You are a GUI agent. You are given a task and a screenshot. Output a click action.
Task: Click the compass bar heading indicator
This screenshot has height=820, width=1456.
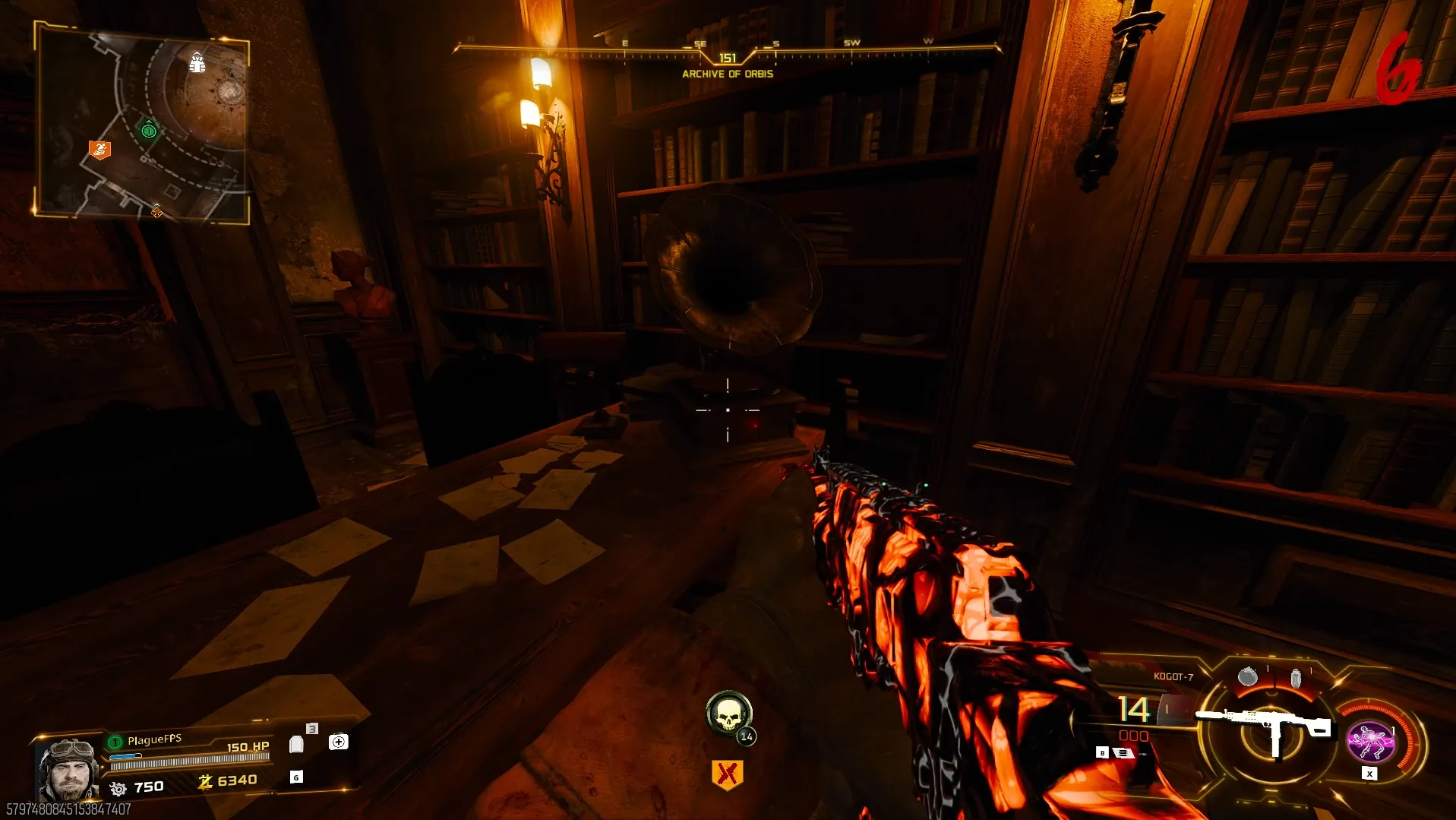click(x=727, y=58)
